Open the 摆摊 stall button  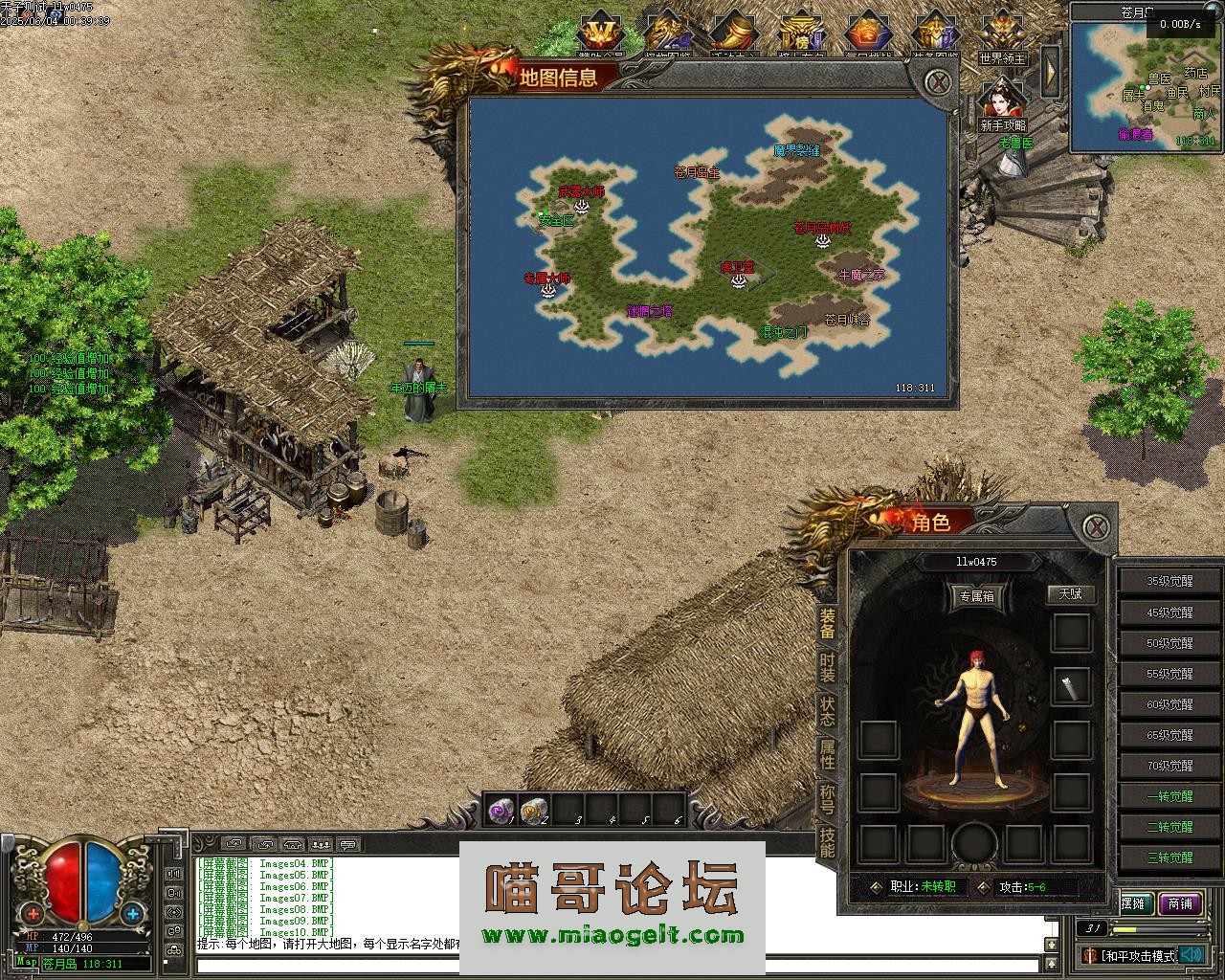[1134, 903]
